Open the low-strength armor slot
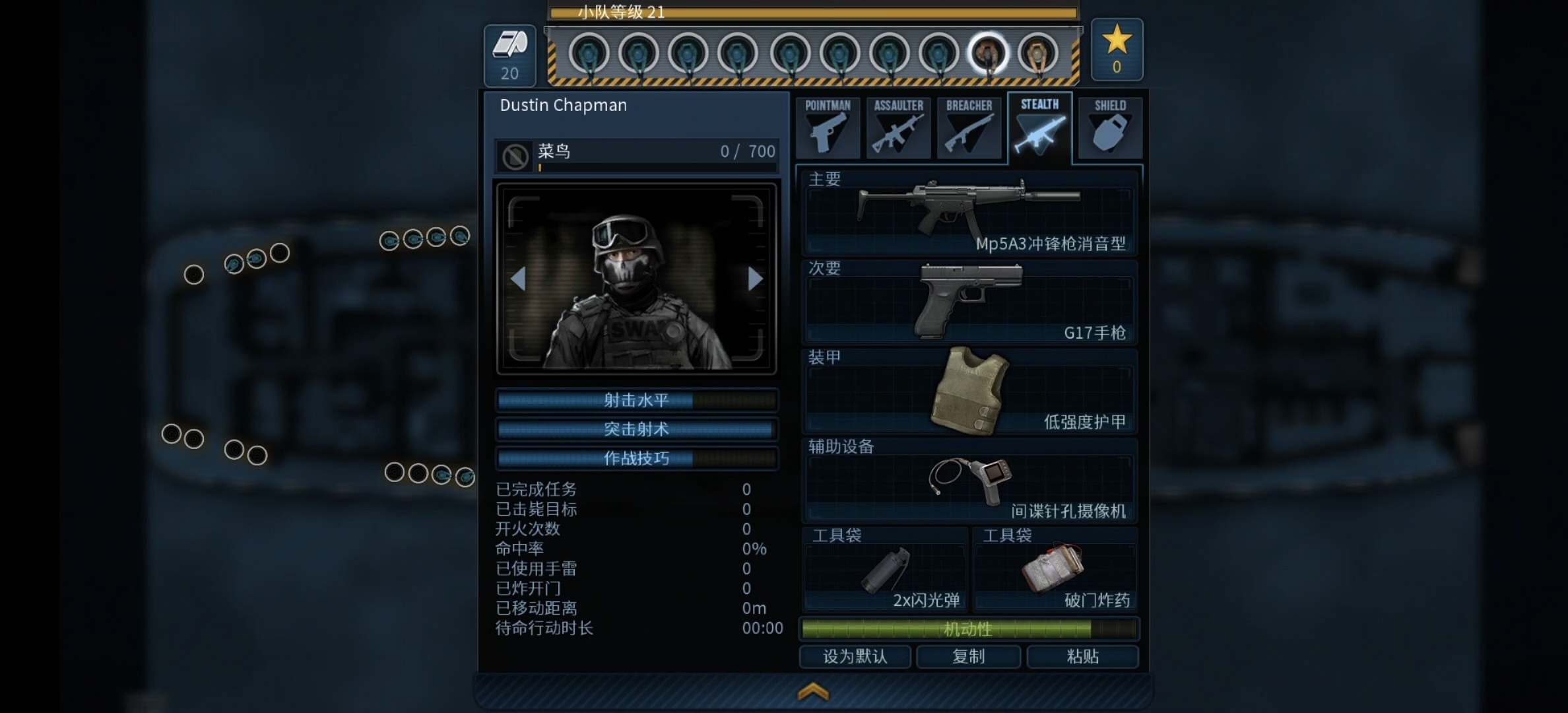Image resolution: width=1568 pixels, height=713 pixels. (x=969, y=391)
